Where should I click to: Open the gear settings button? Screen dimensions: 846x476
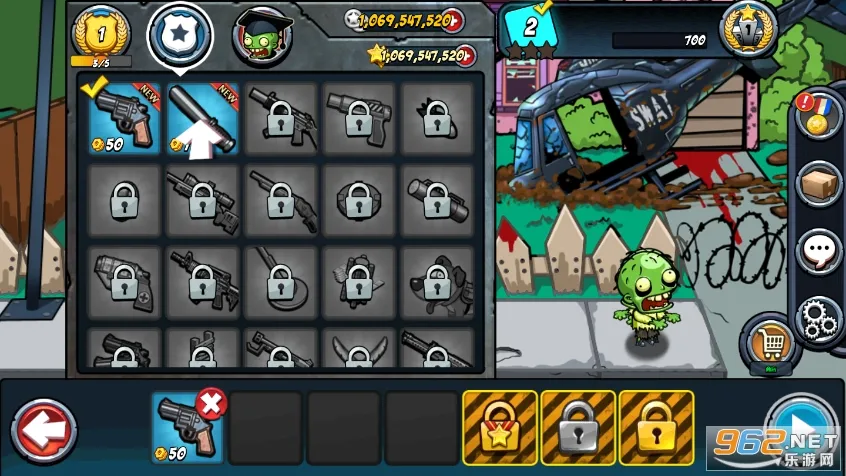[819, 318]
